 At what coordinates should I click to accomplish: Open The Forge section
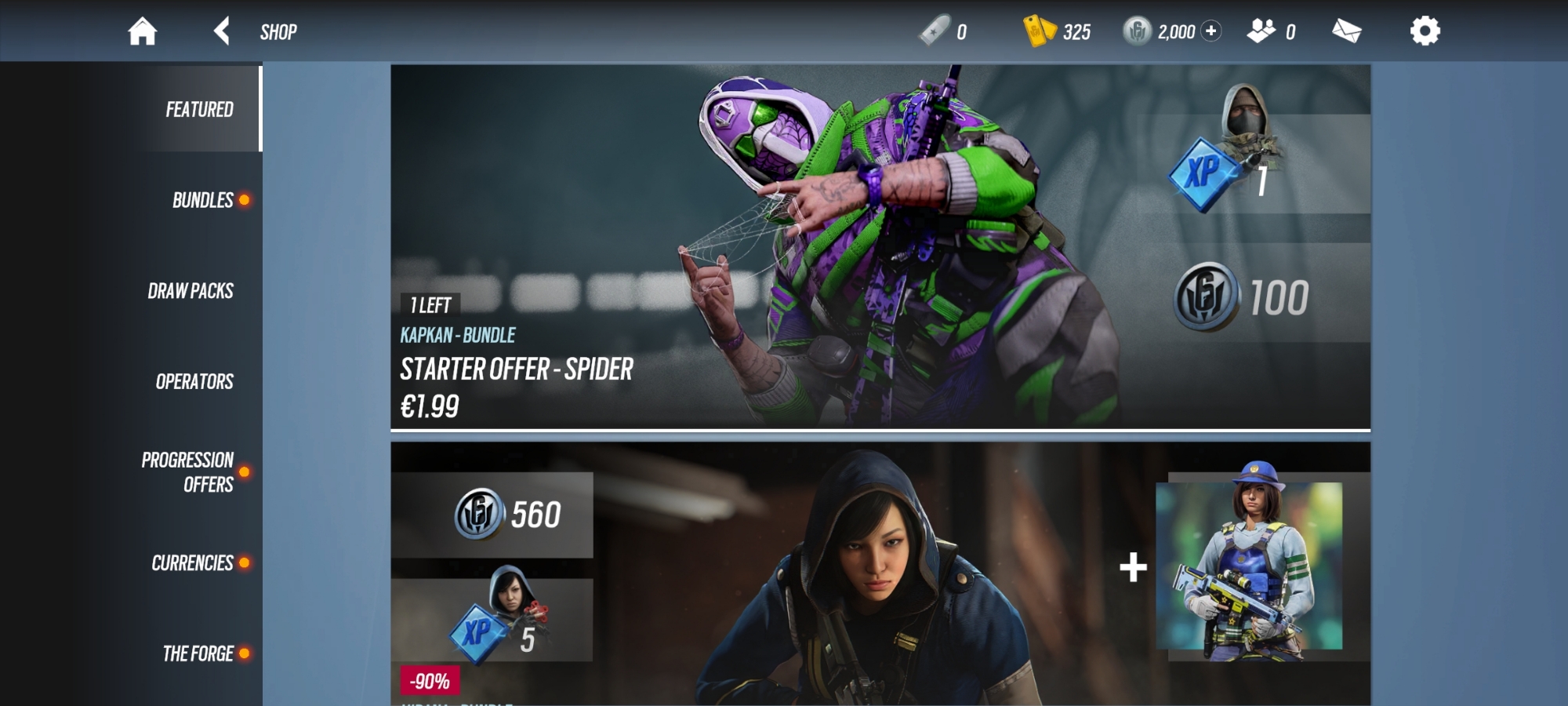(198, 653)
